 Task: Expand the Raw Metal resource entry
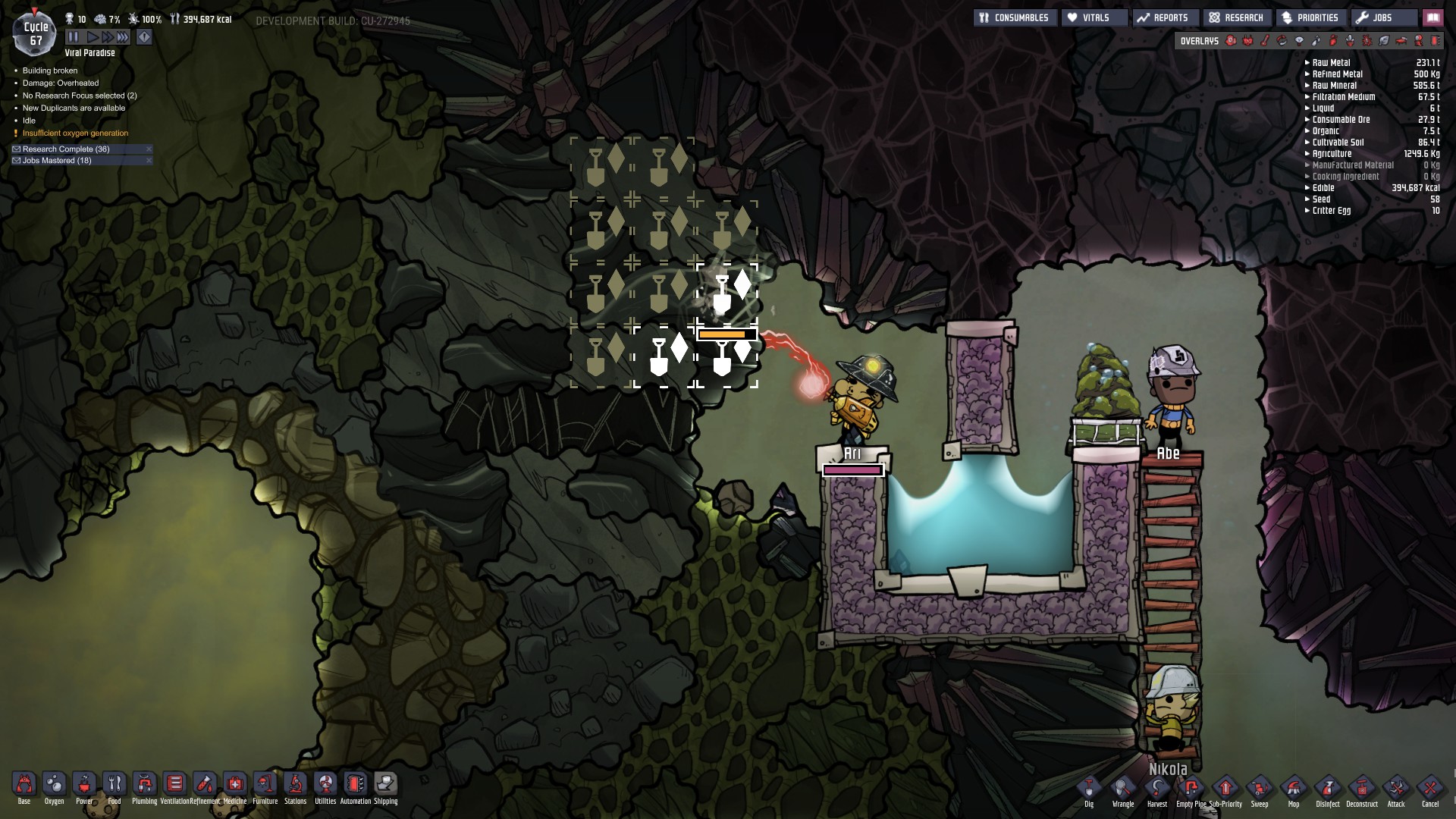click(1306, 62)
